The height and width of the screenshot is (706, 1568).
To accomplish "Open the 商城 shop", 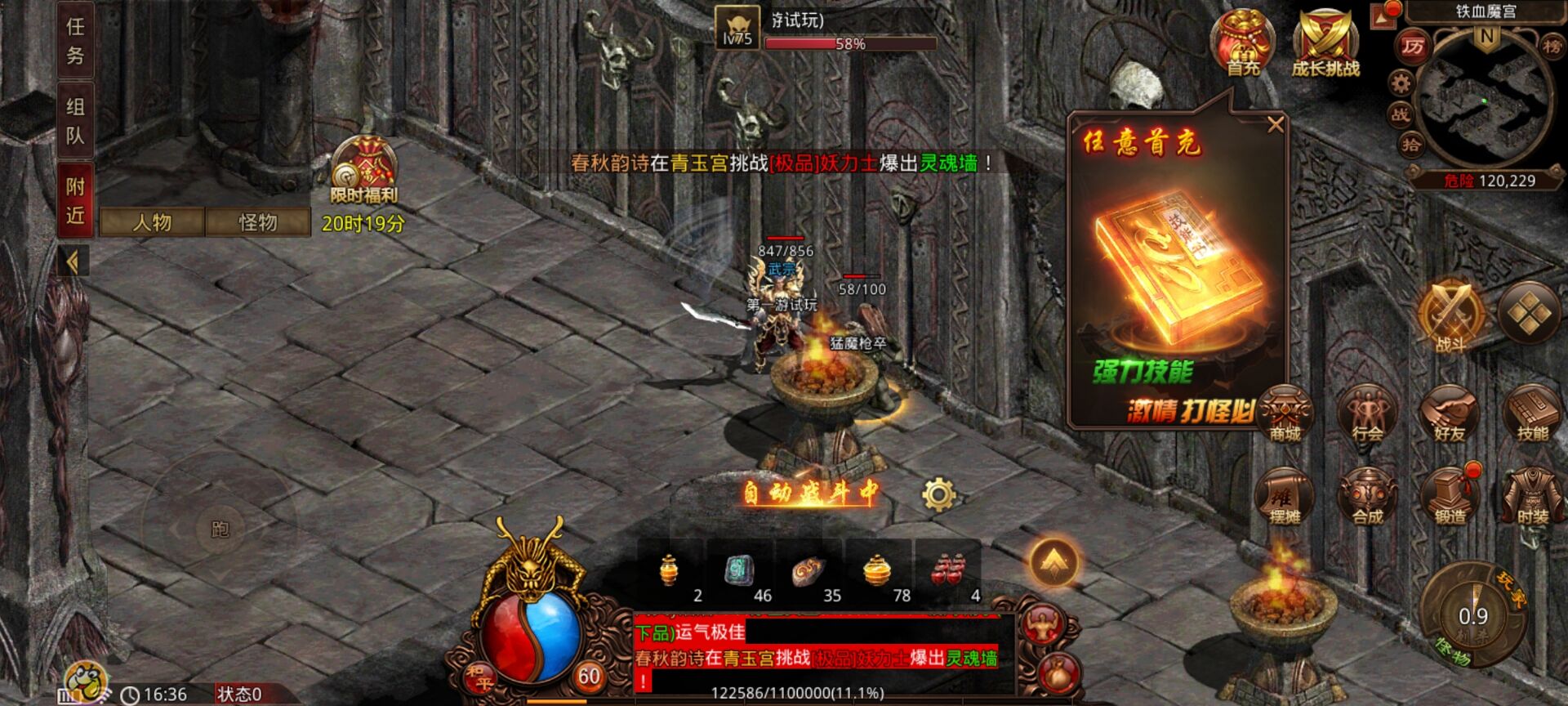I will (x=1285, y=413).
